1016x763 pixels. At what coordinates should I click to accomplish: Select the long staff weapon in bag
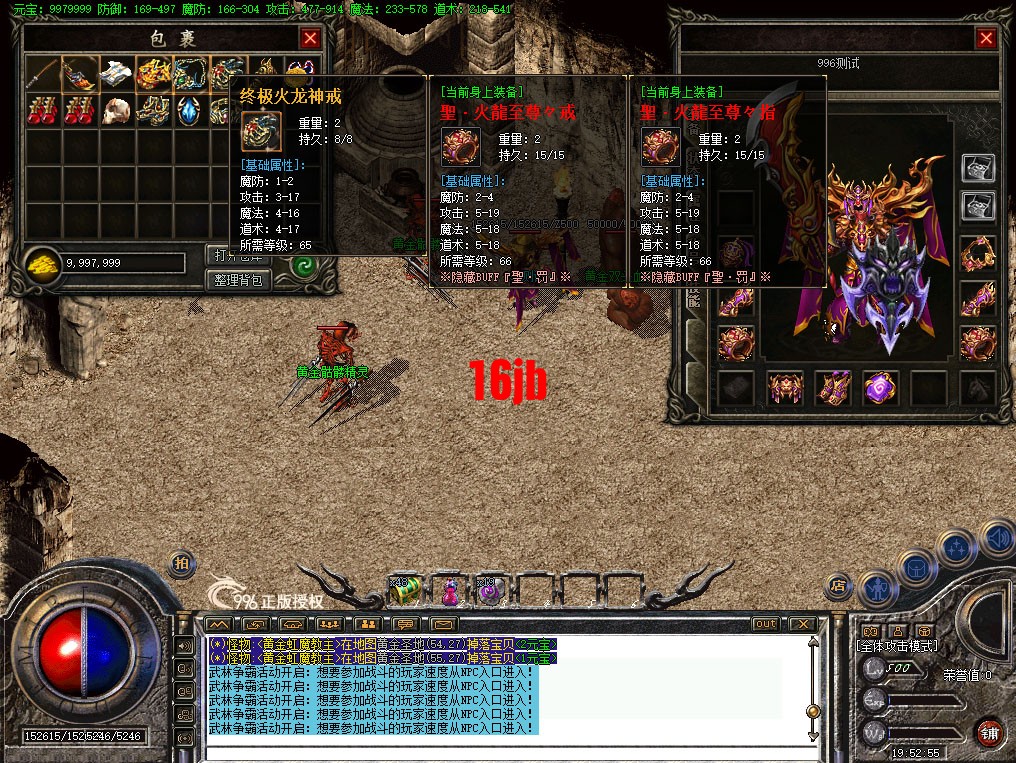tap(43, 73)
